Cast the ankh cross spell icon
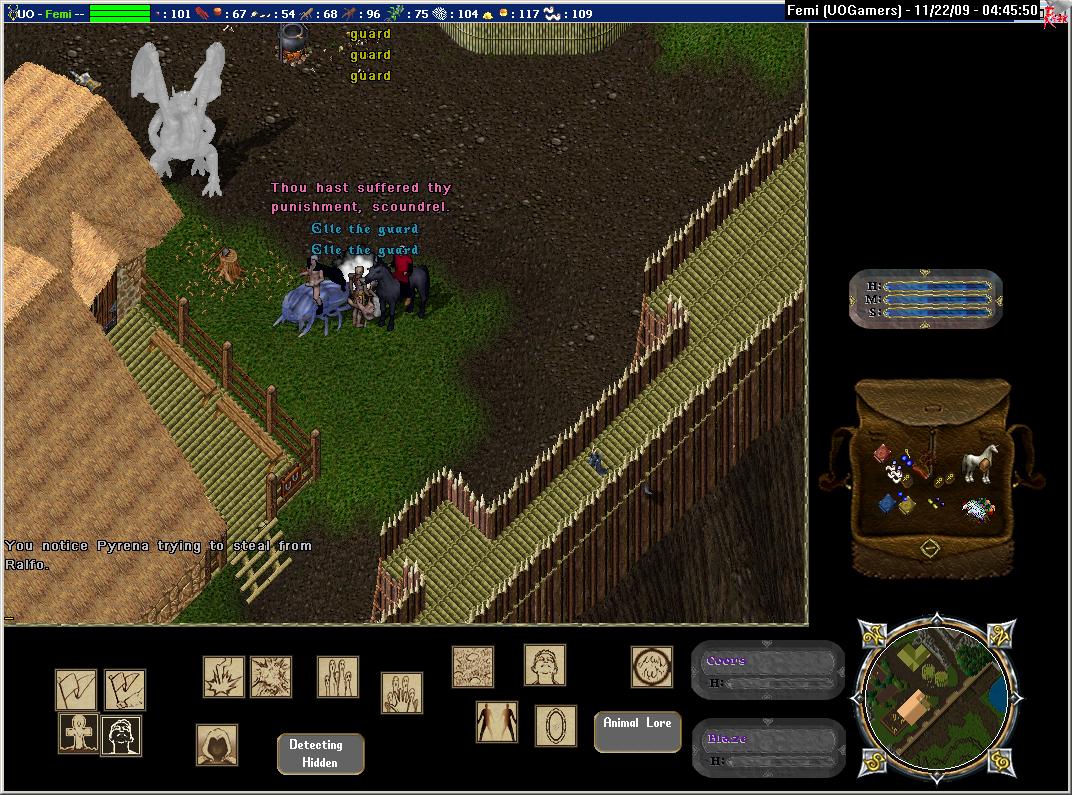1072x795 pixels. pyautogui.click(x=77, y=734)
